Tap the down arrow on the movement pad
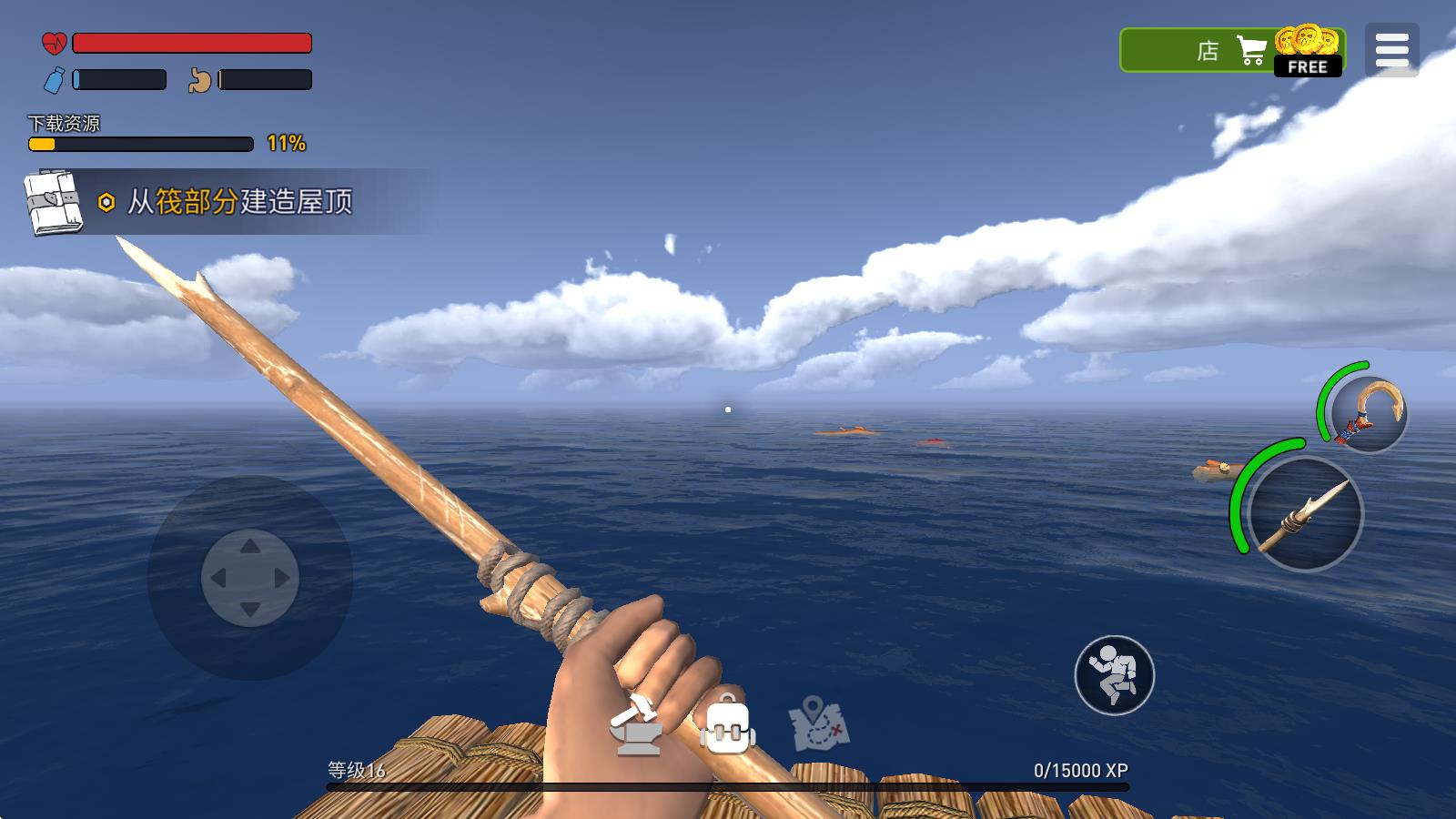Screen dimensions: 1456x819 click(x=250, y=609)
